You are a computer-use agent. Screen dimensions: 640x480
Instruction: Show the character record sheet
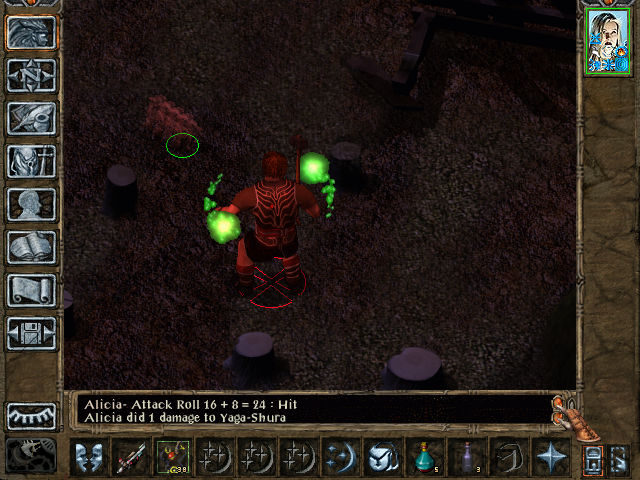(x=31, y=204)
